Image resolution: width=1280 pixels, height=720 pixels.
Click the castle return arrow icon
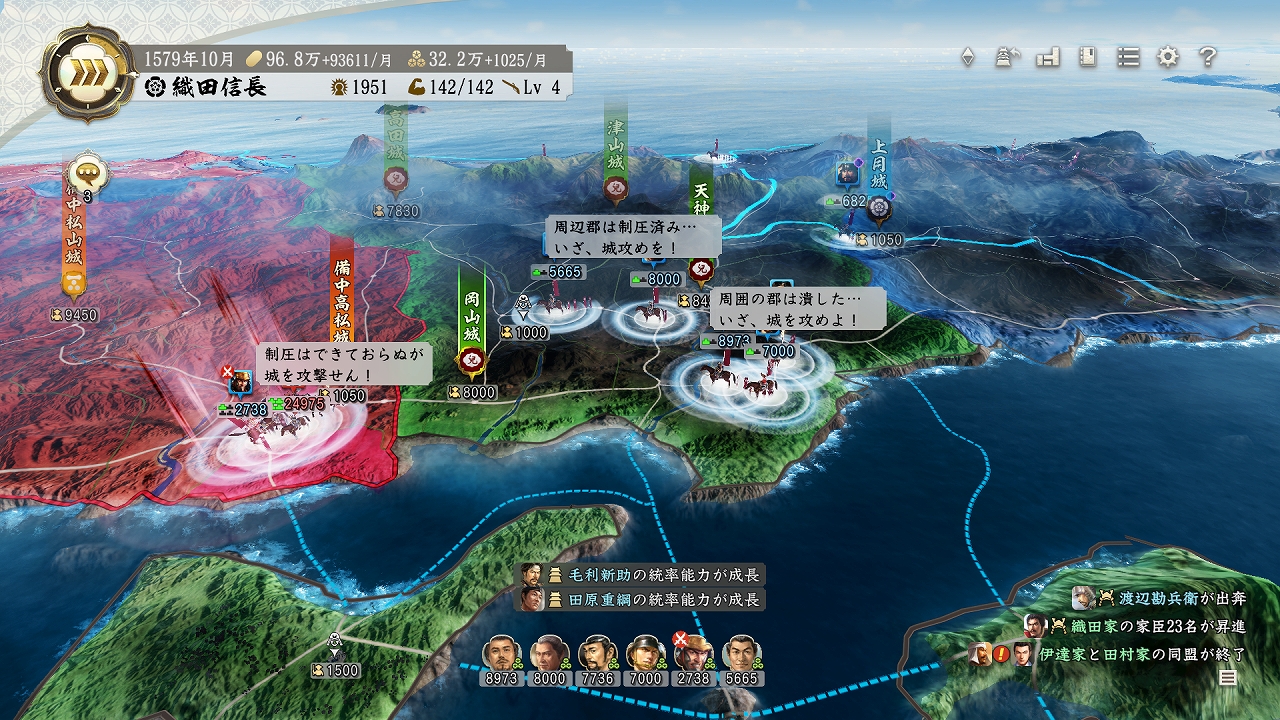point(1007,57)
